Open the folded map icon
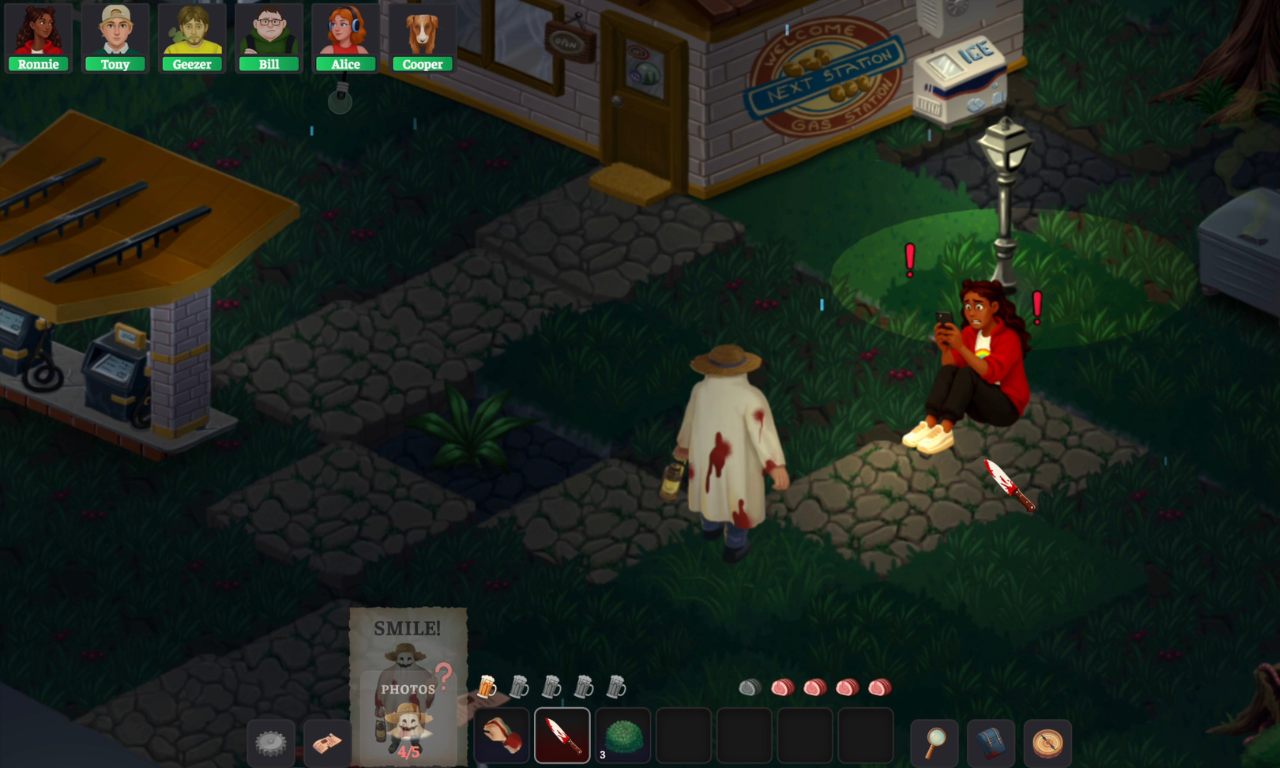Image resolution: width=1280 pixels, height=768 pixels. point(327,743)
